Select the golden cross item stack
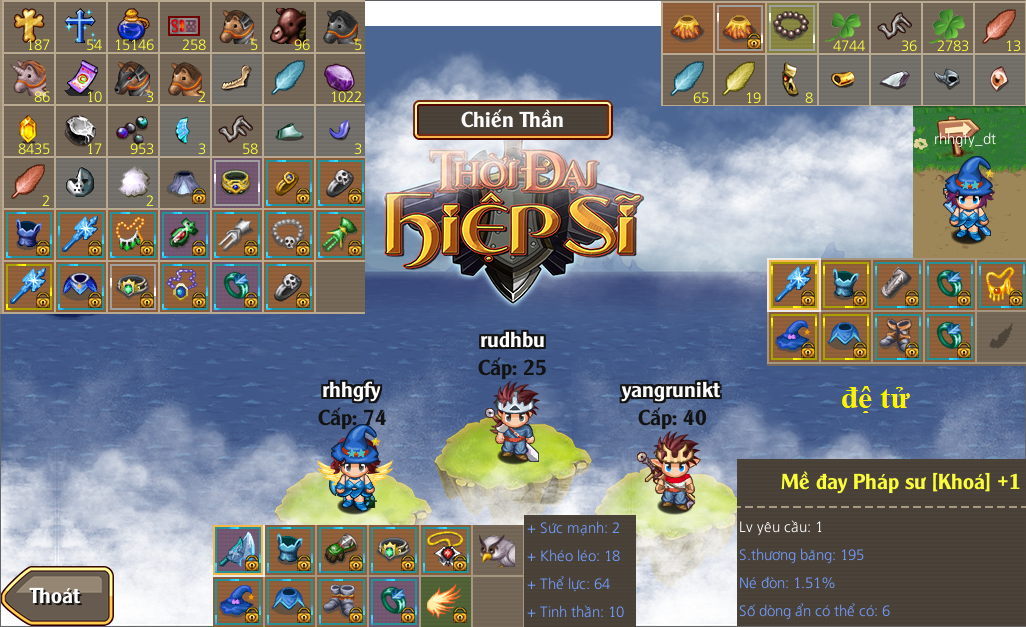 30,27
